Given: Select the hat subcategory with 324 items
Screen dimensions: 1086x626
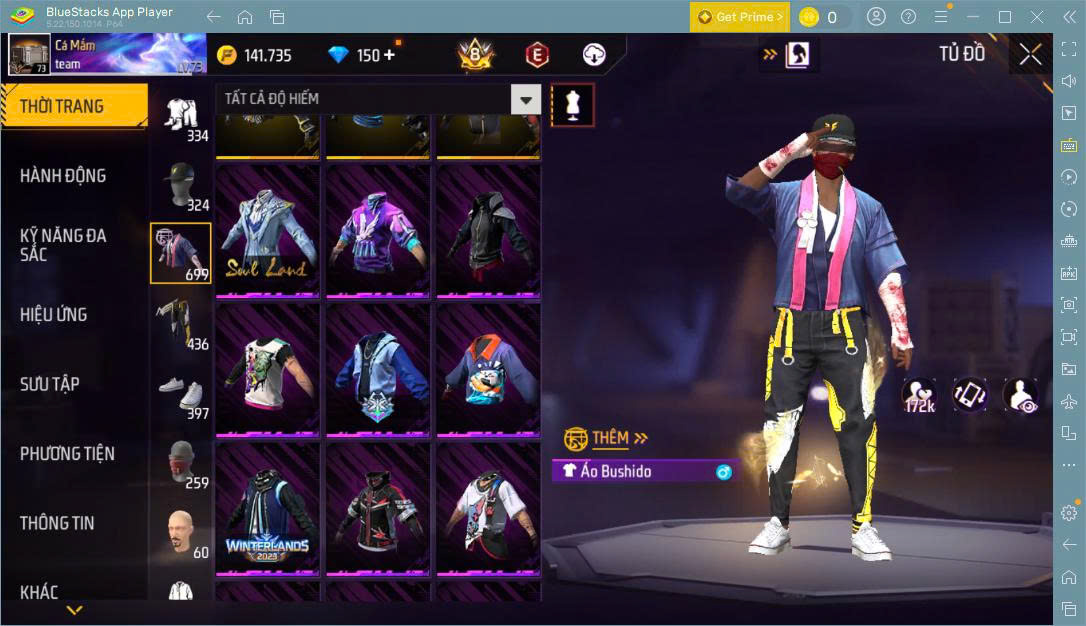Looking at the screenshot, I should click(x=181, y=186).
